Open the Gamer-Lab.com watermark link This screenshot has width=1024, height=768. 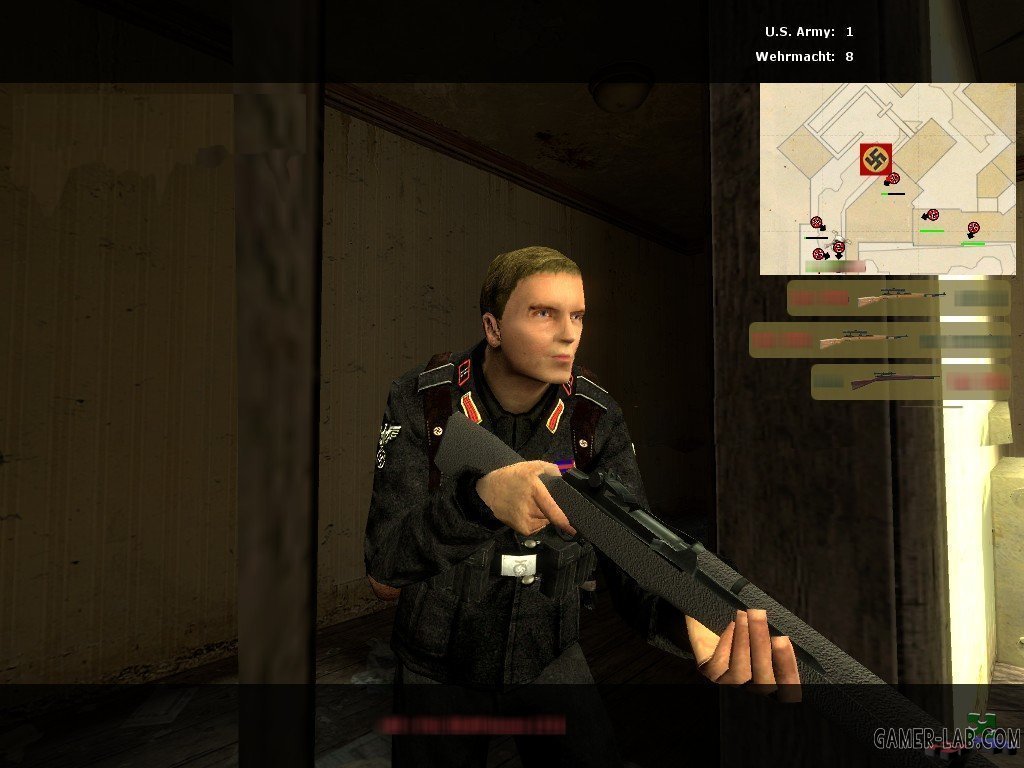tap(946, 739)
